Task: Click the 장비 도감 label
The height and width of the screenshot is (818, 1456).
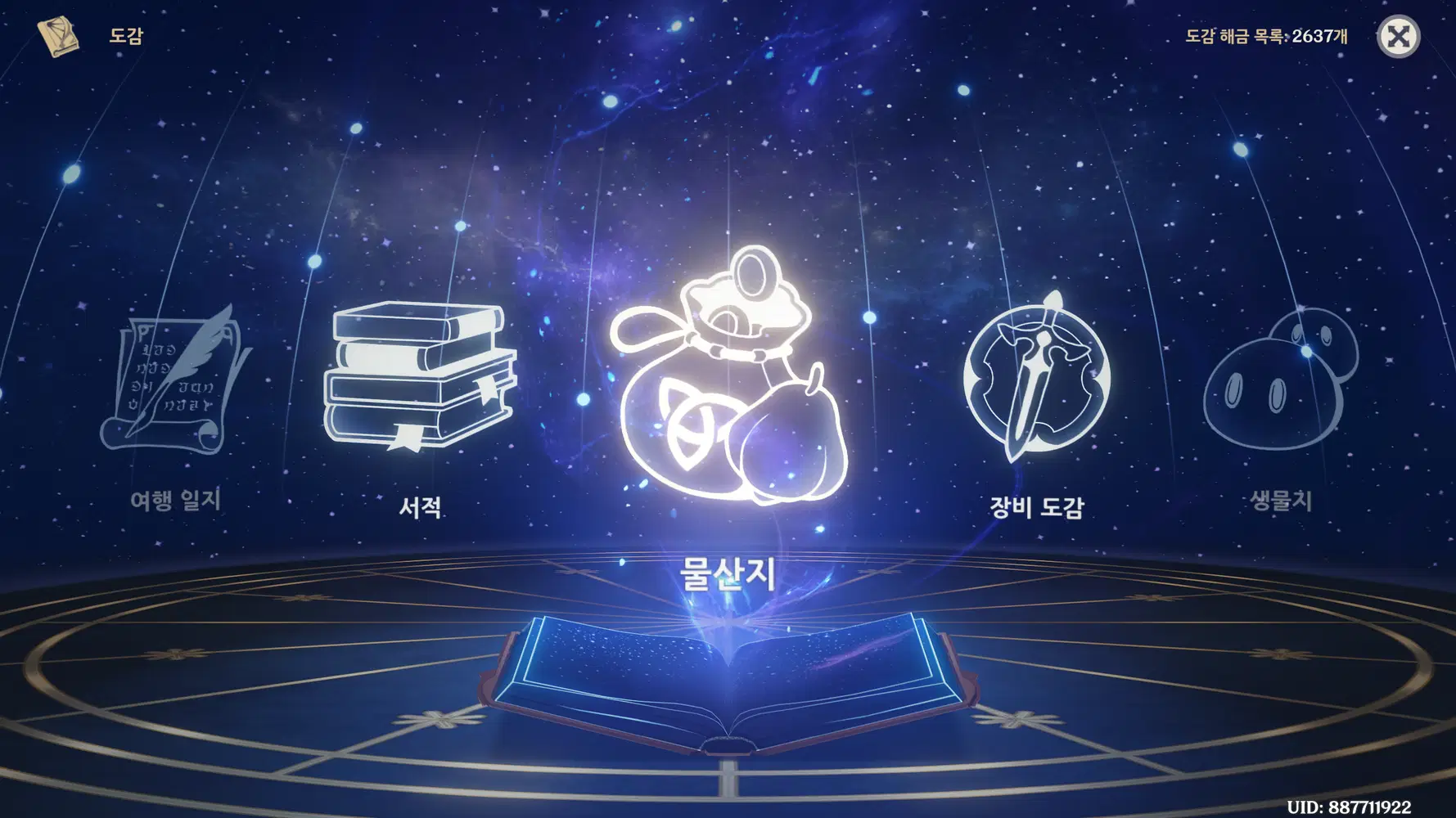Action: coord(1035,509)
